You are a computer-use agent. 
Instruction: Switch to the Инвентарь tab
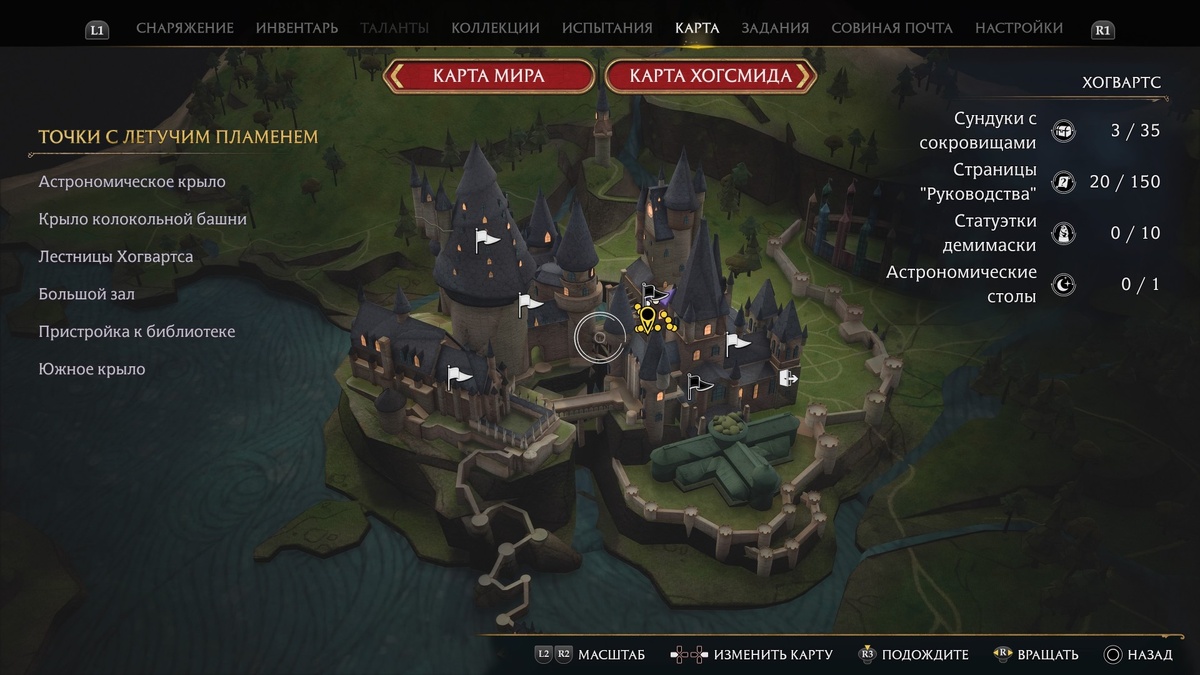pyautogui.click(x=297, y=29)
